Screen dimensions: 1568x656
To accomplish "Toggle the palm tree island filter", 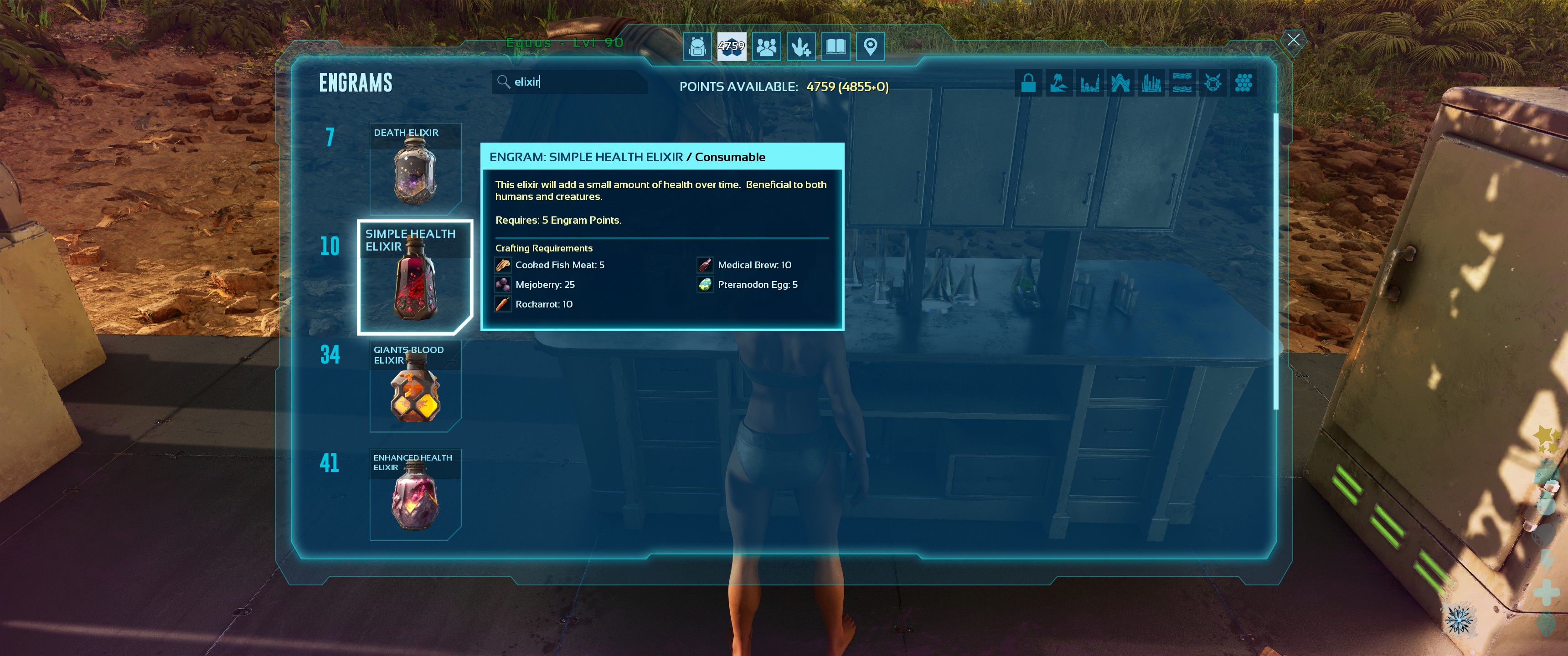I will 1058,83.
